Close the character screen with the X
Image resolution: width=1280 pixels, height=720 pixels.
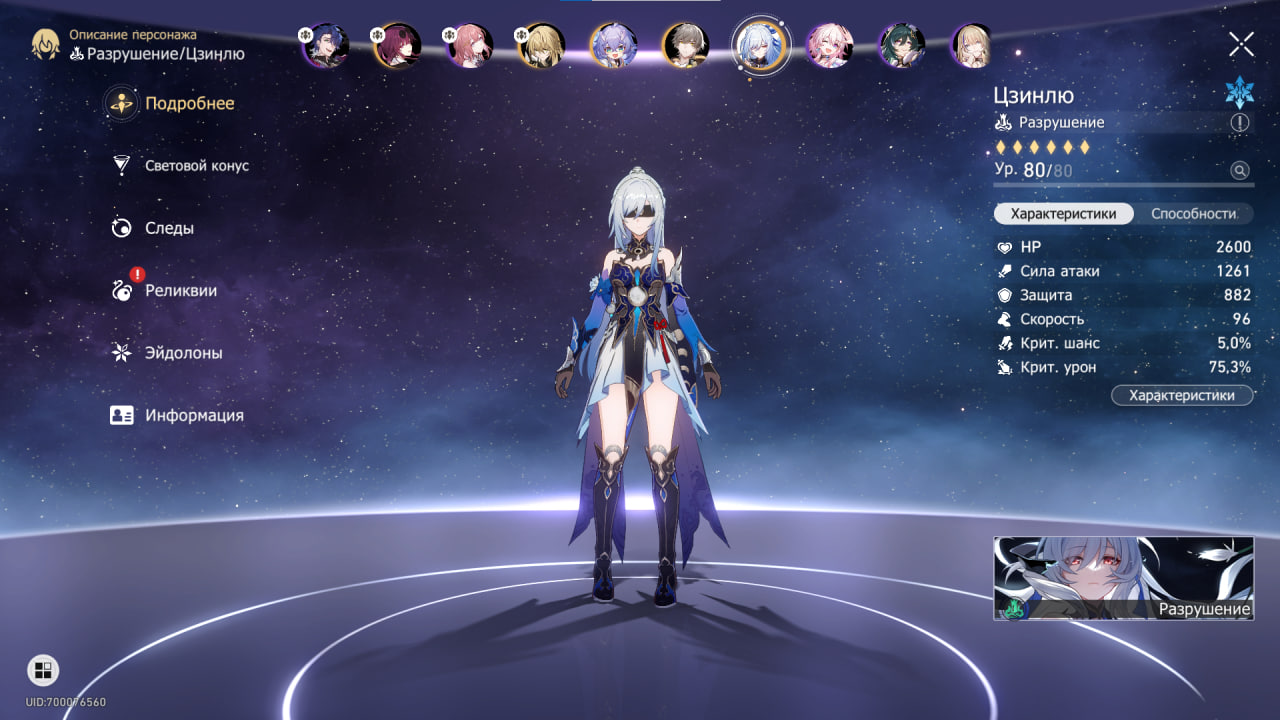1241,44
